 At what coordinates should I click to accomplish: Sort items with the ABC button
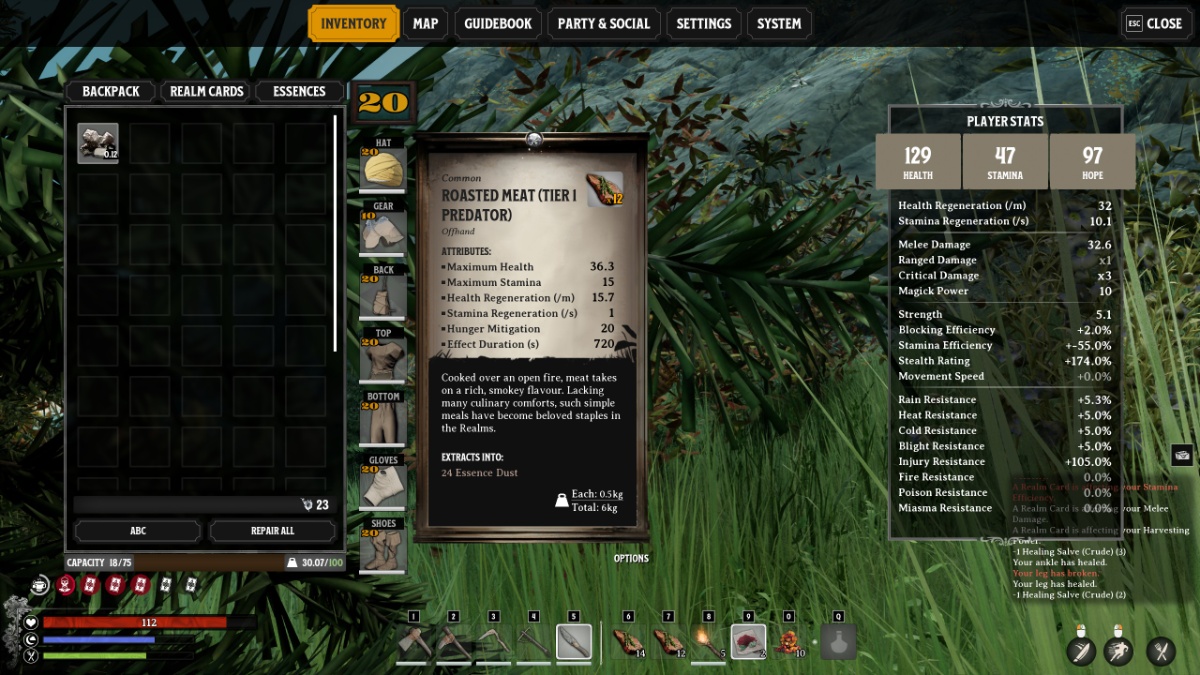tap(137, 531)
